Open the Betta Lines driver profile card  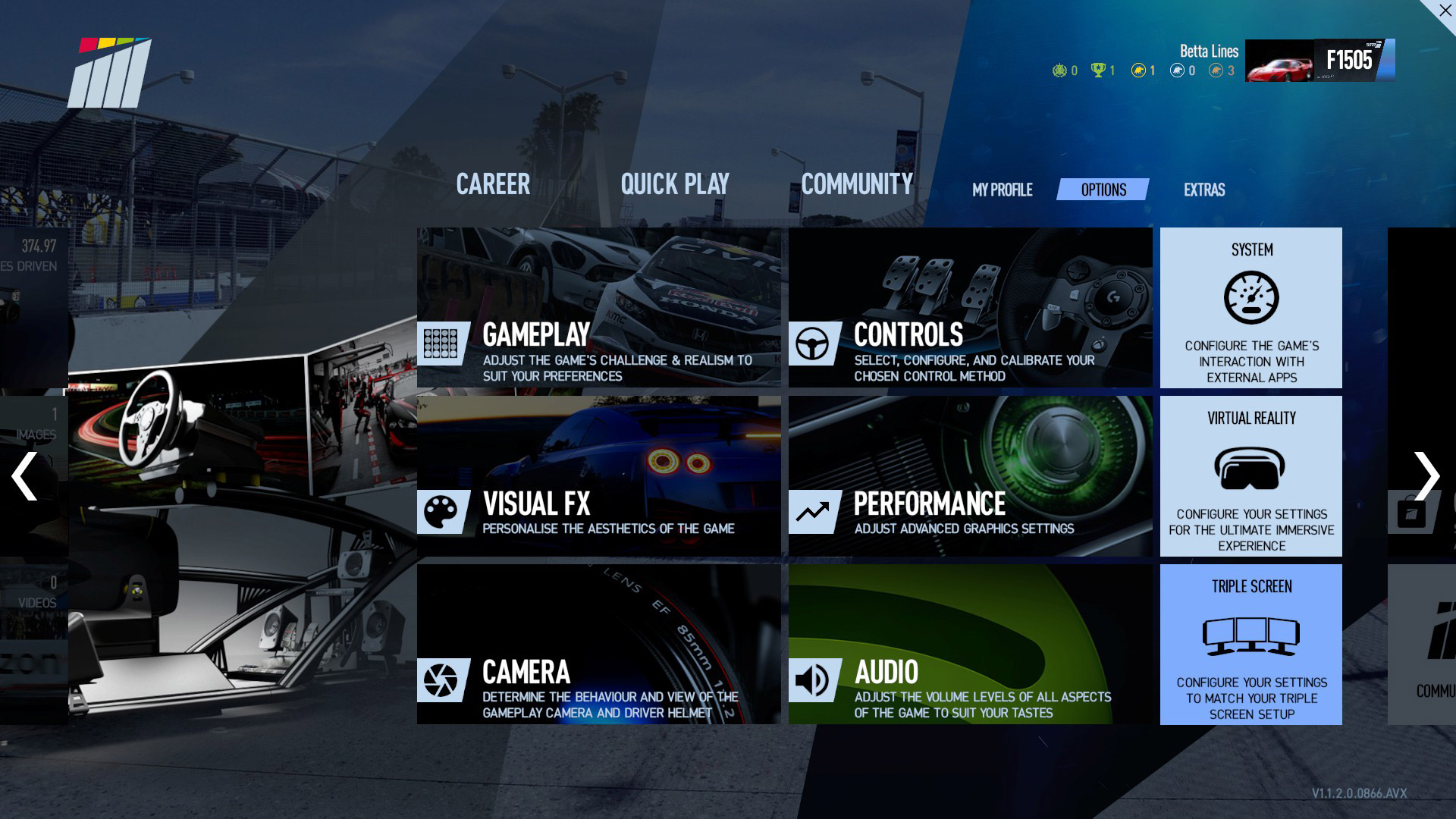[1319, 61]
